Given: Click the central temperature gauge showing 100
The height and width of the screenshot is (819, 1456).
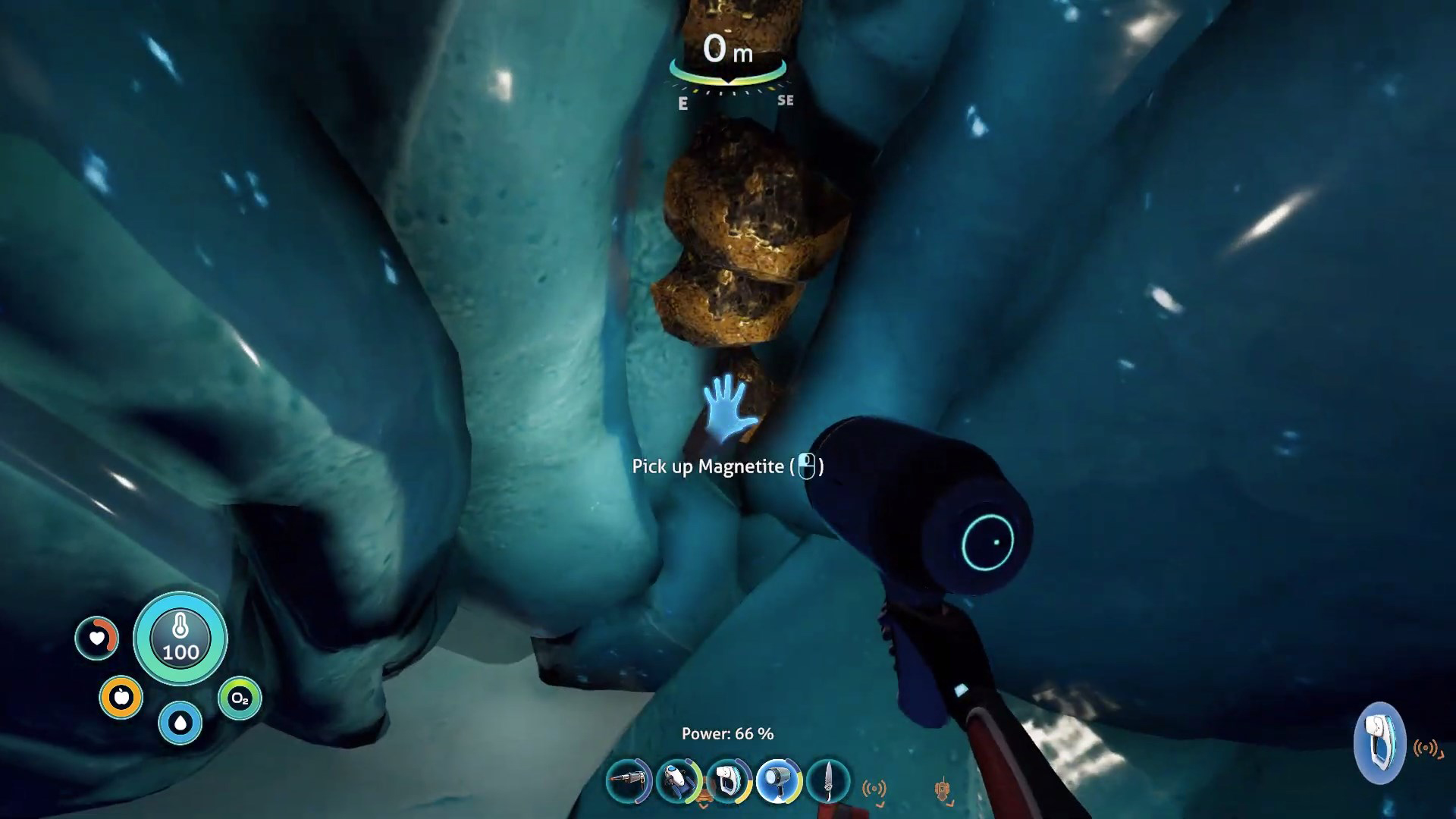Looking at the screenshot, I should (180, 639).
